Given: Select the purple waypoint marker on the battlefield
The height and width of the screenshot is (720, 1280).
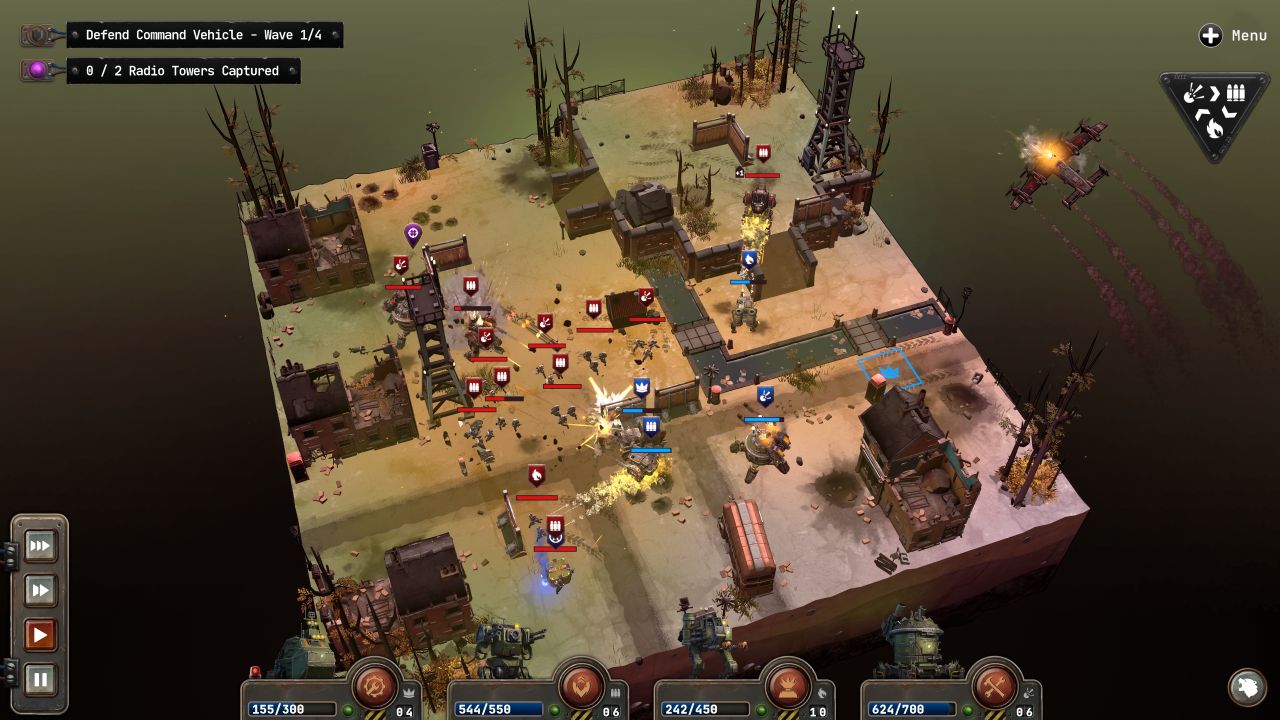Looking at the screenshot, I should [412, 234].
